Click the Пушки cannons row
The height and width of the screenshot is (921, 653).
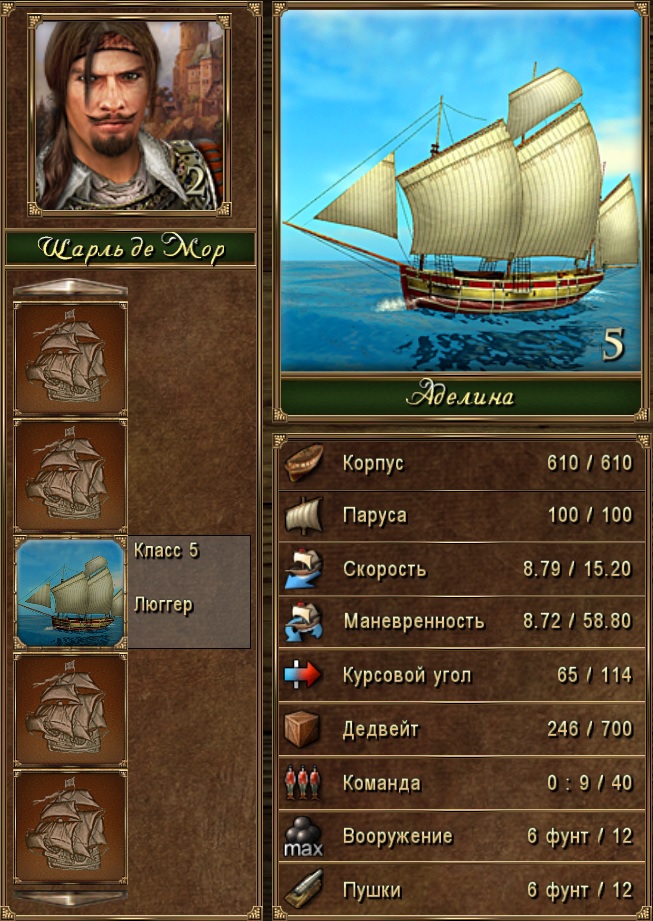460,889
